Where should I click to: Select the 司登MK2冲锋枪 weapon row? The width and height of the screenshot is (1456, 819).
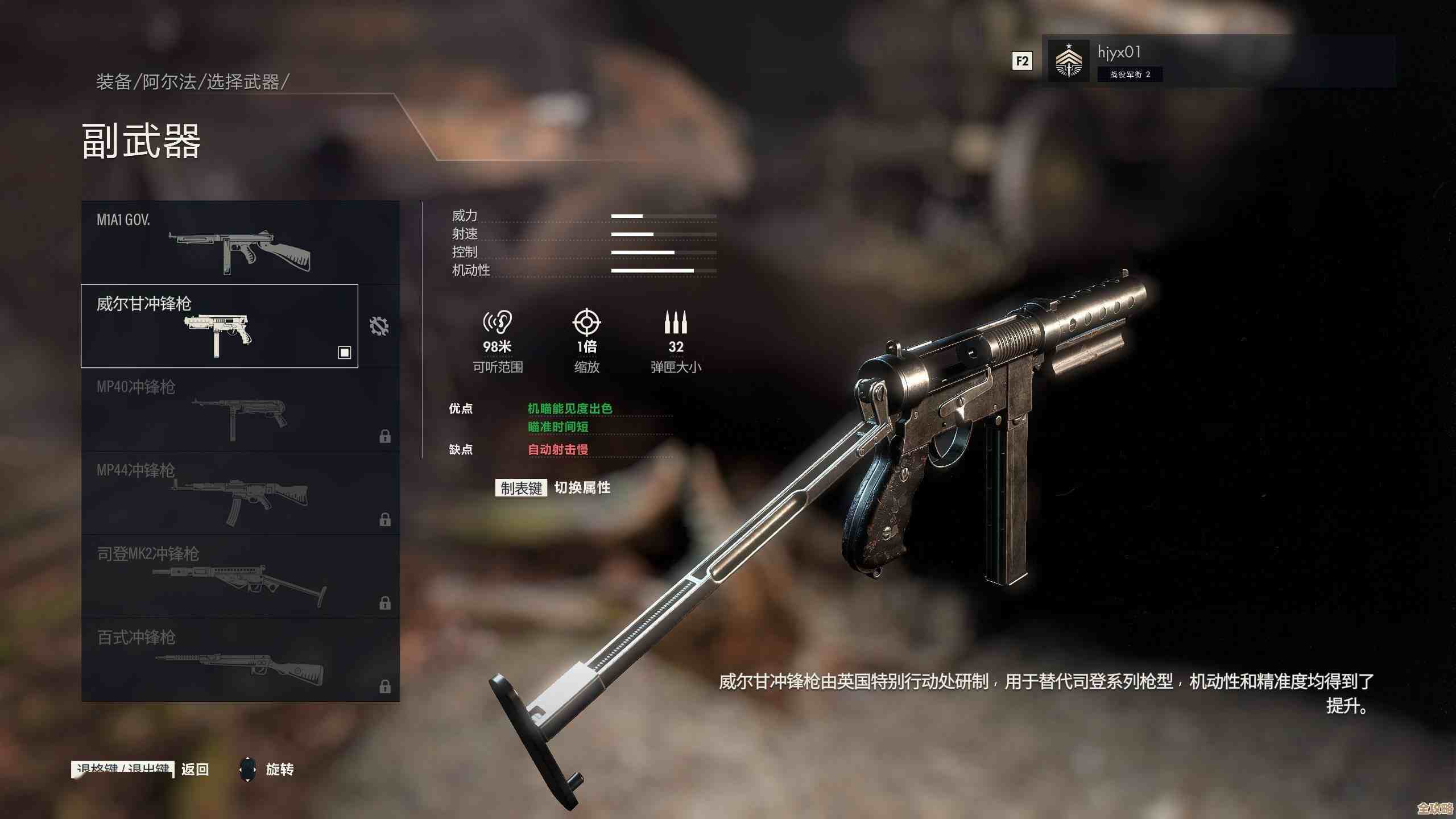tap(240, 576)
